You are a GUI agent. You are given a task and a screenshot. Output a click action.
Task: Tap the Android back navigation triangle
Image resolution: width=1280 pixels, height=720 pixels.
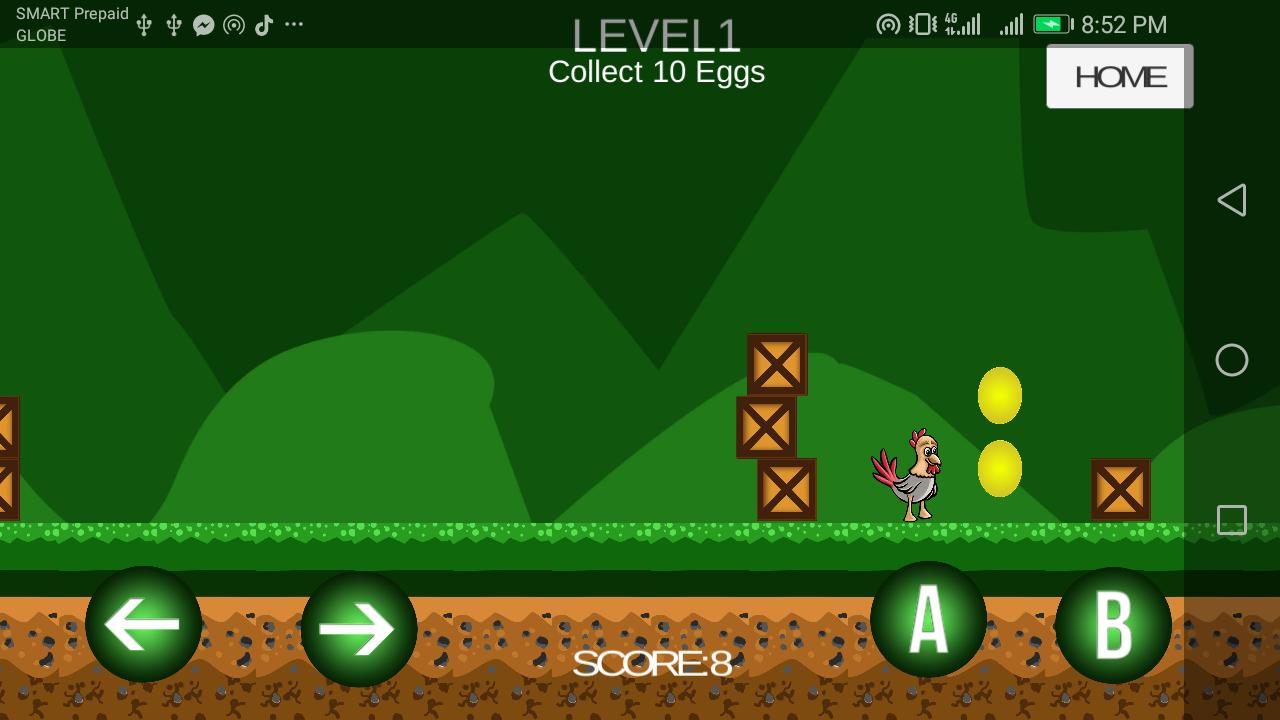(1233, 200)
